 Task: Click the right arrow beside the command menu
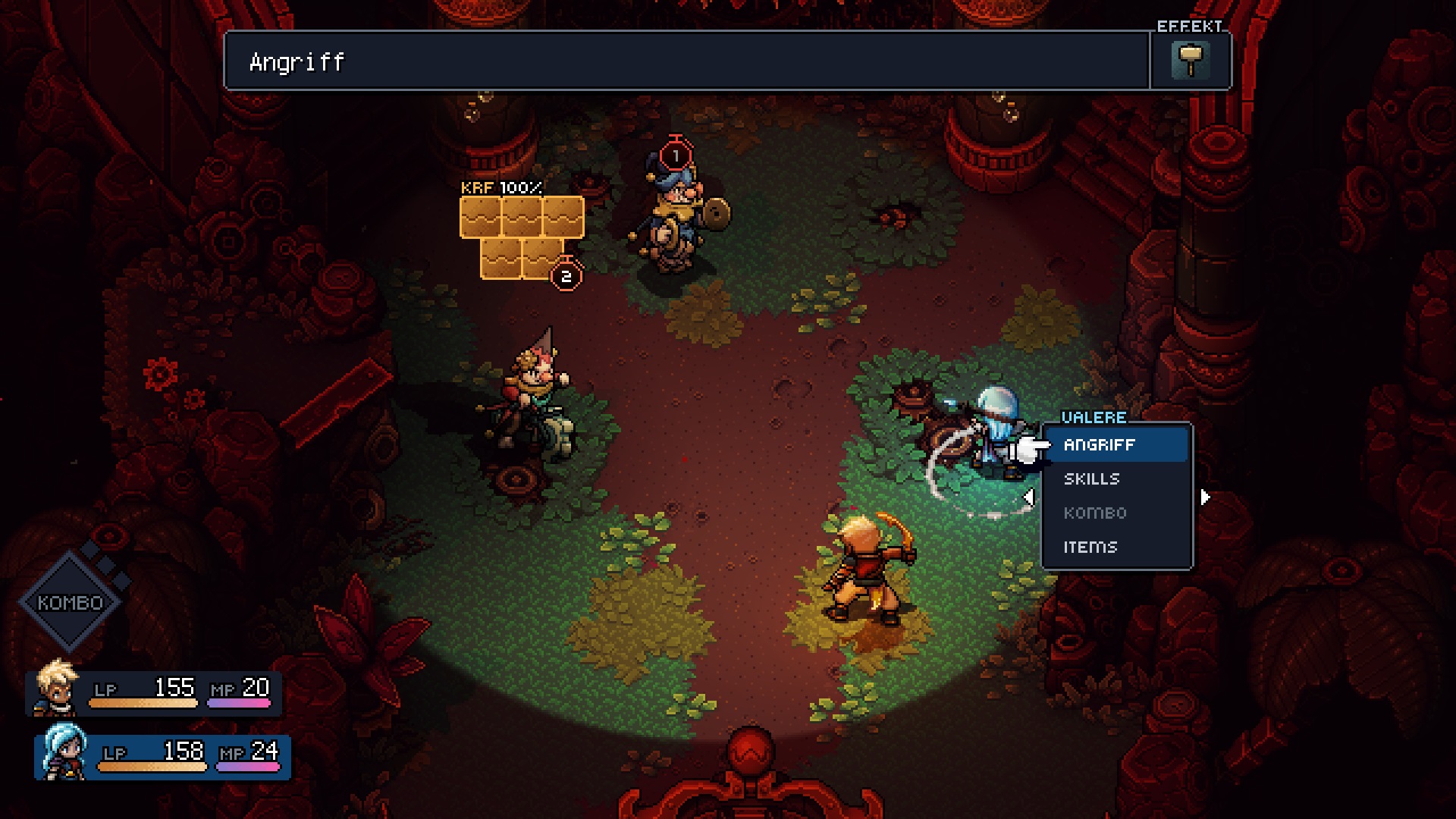1205,497
